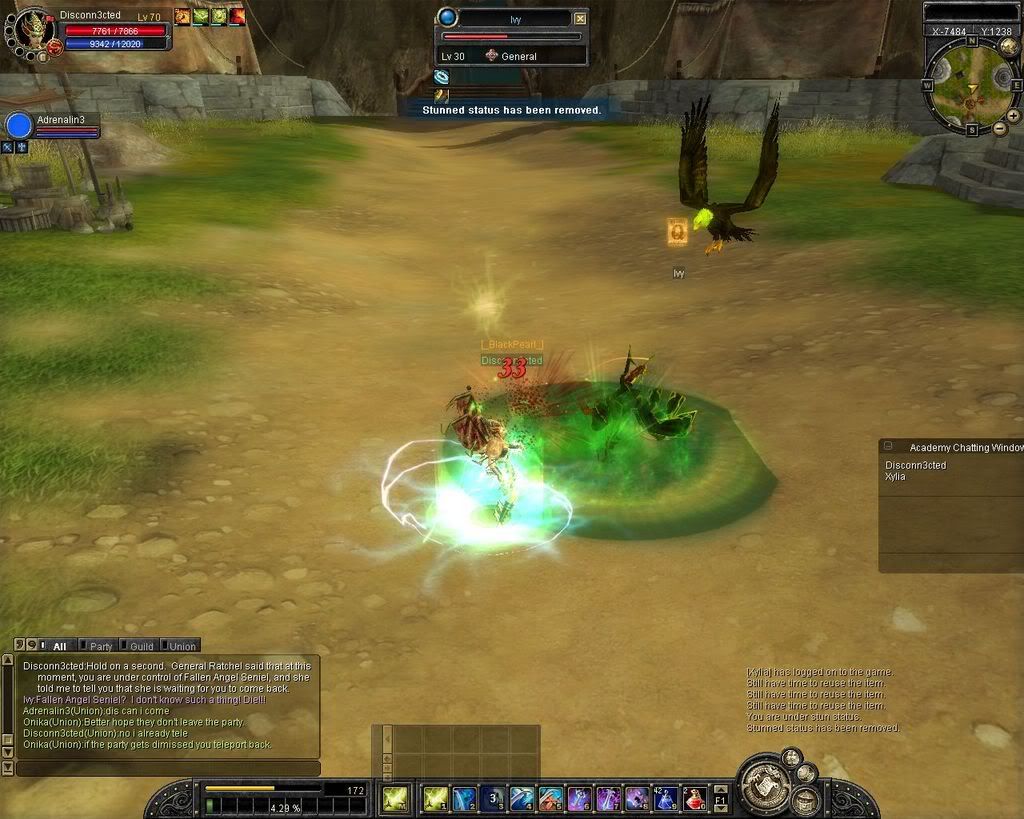Activate the skill in hotbar slot 3
1024x819 pixels.
click(x=492, y=798)
